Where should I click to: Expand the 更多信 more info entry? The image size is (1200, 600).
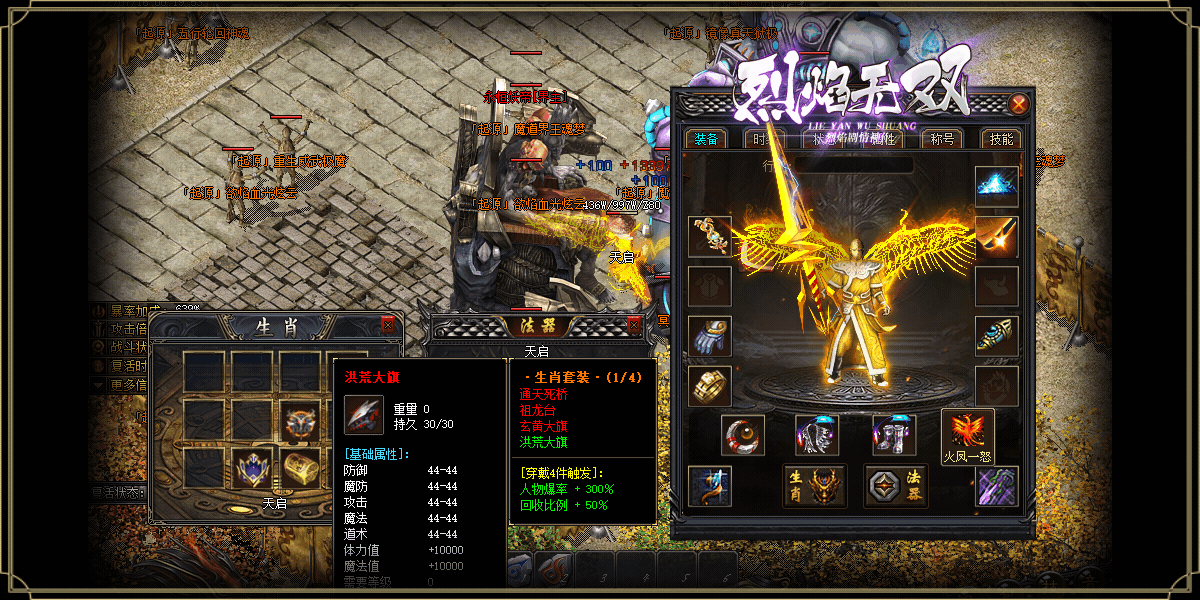pyautogui.click(x=120, y=384)
